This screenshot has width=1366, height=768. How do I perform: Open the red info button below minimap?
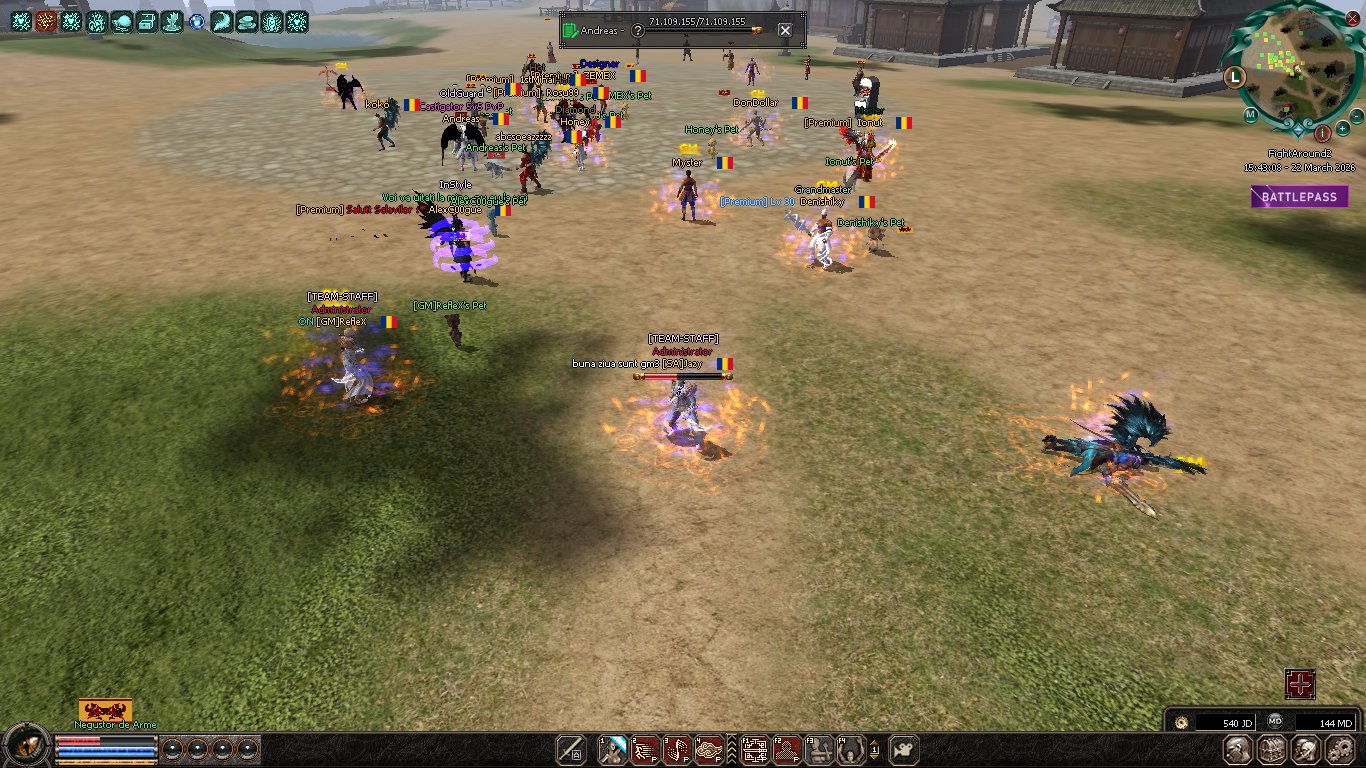pyautogui.click(x=1322, y=132)
